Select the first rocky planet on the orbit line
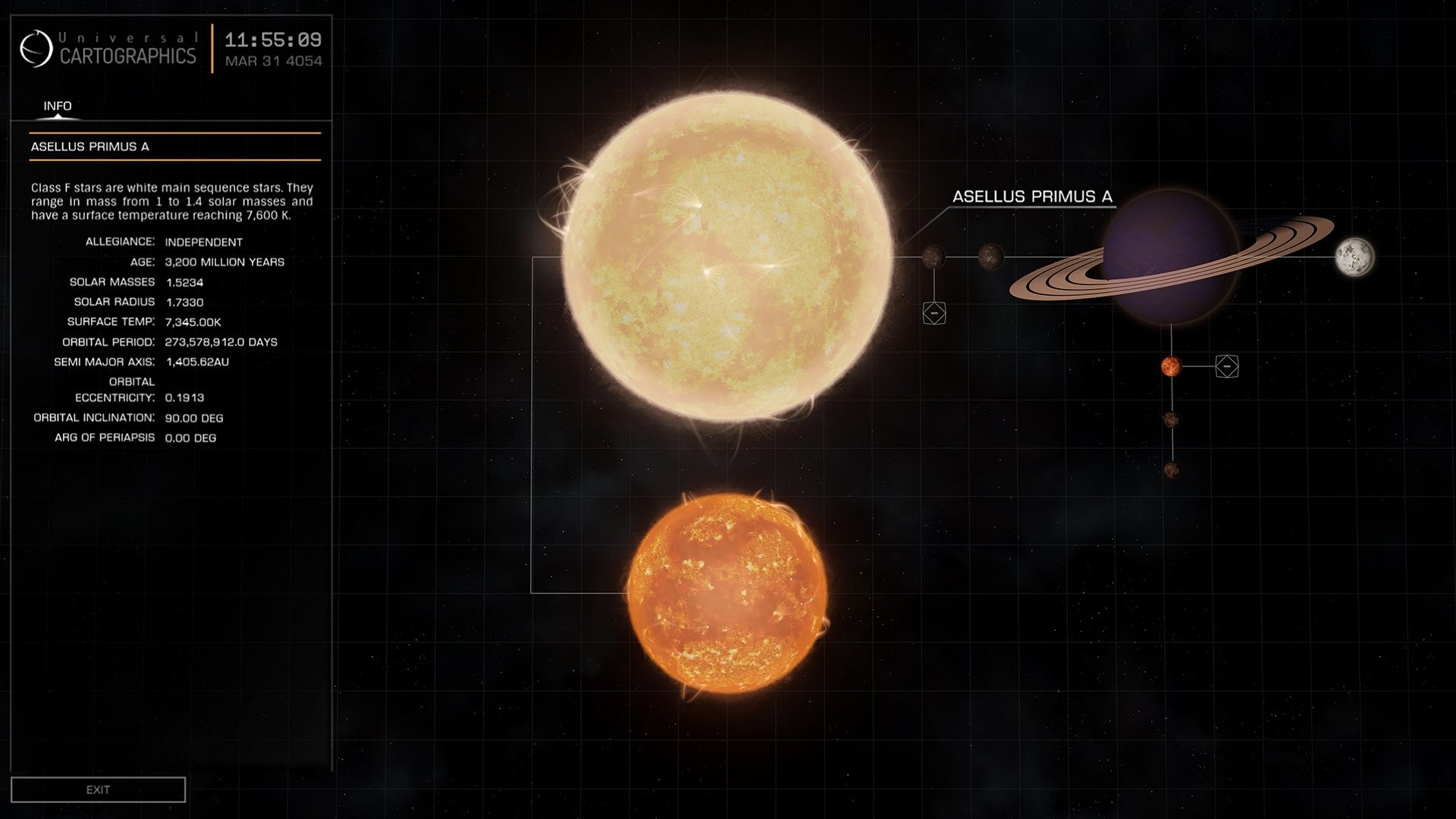The image size is (1456, 819). pos(934,258)
